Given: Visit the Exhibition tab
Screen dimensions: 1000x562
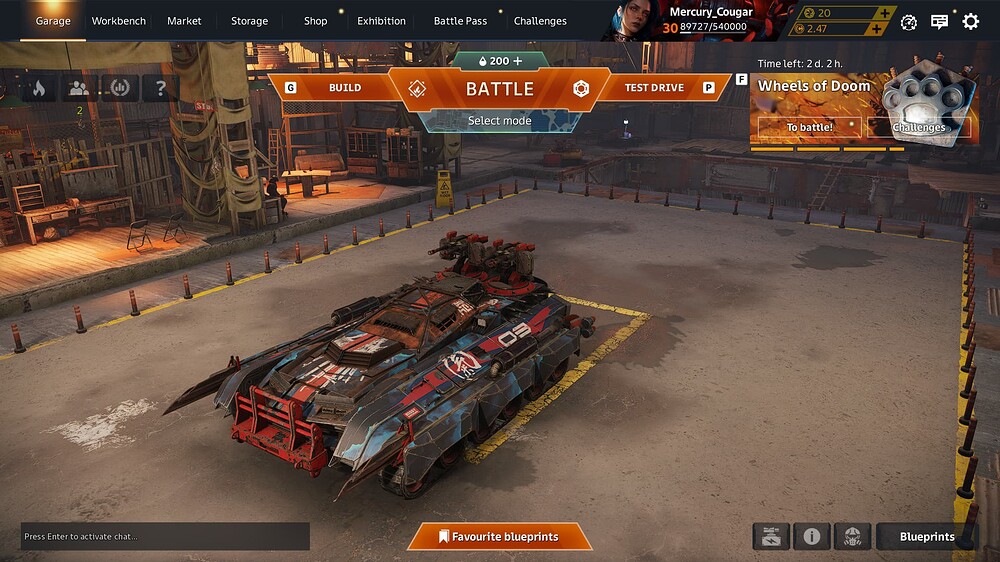Looking at the screenshot, I should click(381, 21).
